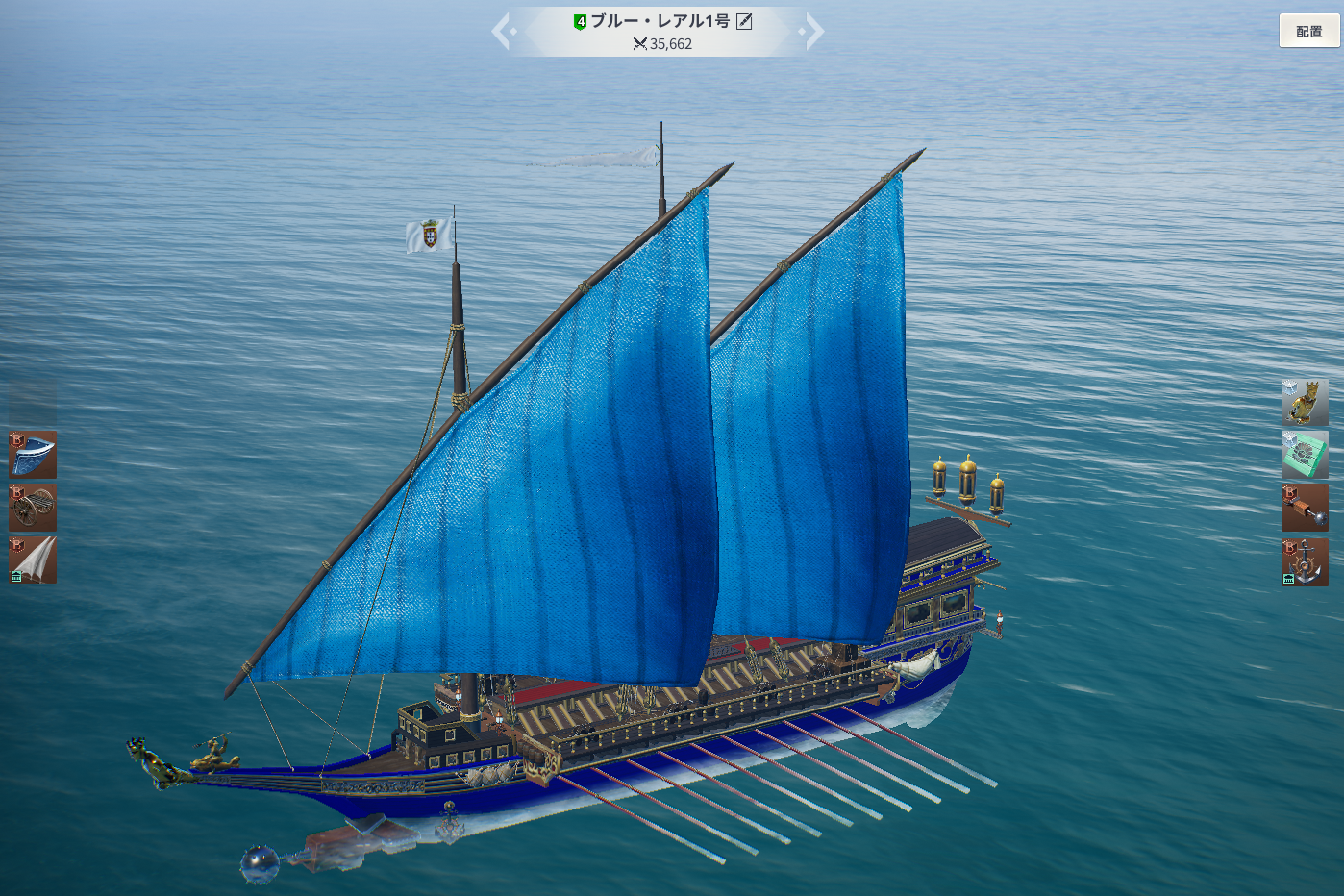Select the blue hull armor plate slot

coord(33,454)
